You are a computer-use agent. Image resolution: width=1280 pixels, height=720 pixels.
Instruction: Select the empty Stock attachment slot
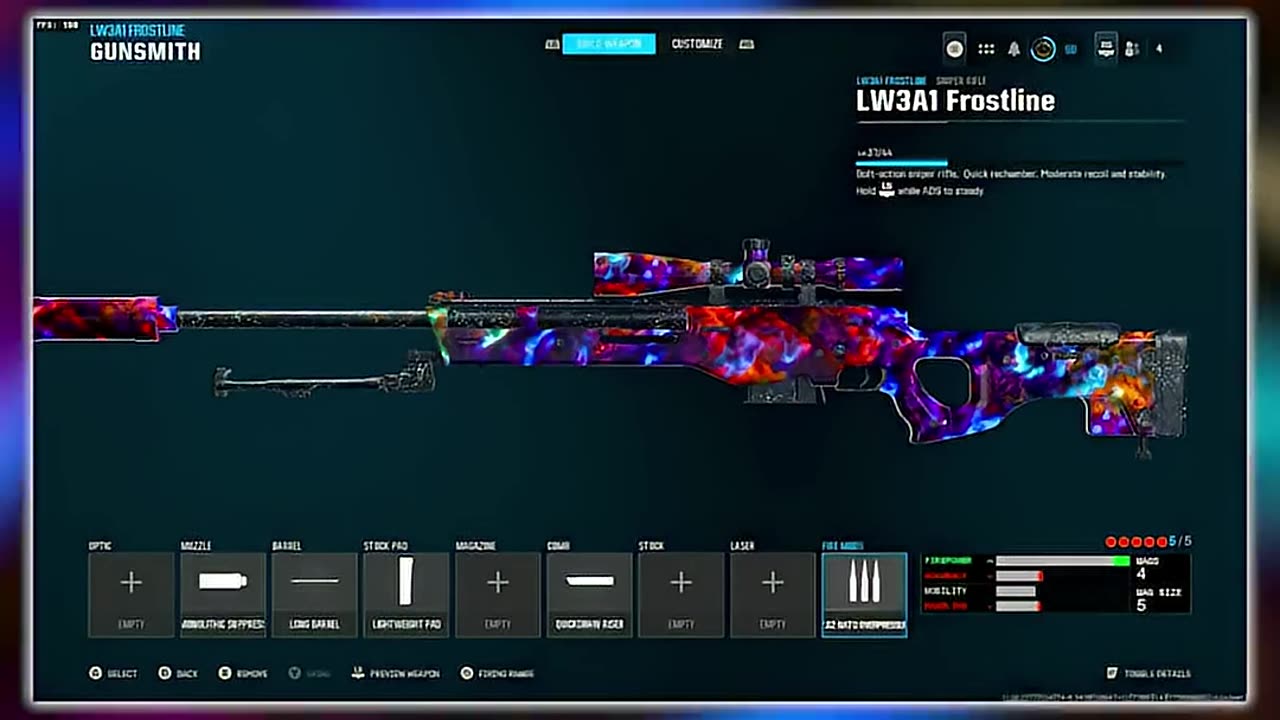click(x=681, y=594)
